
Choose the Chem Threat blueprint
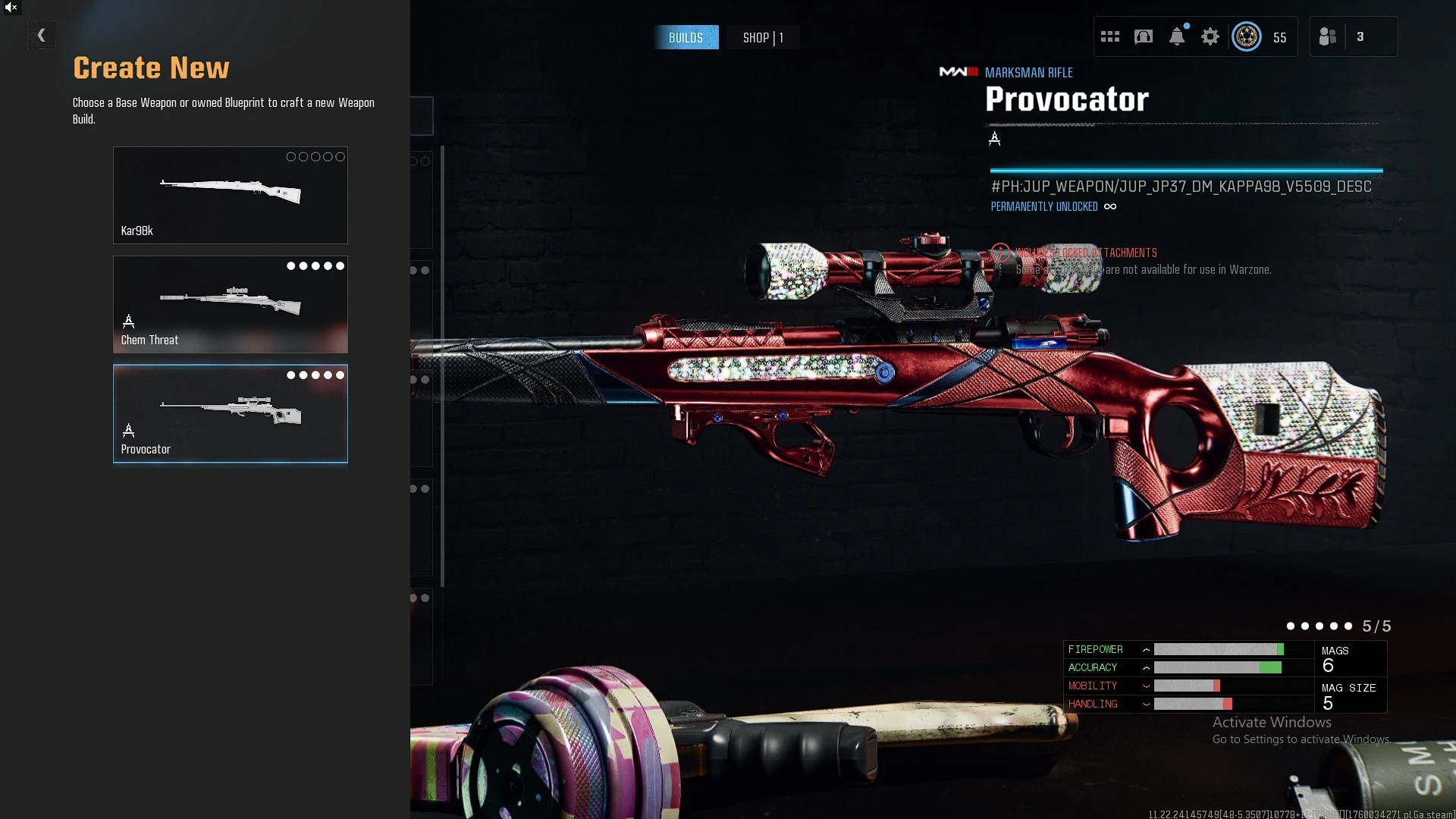(x=230, y=304)
